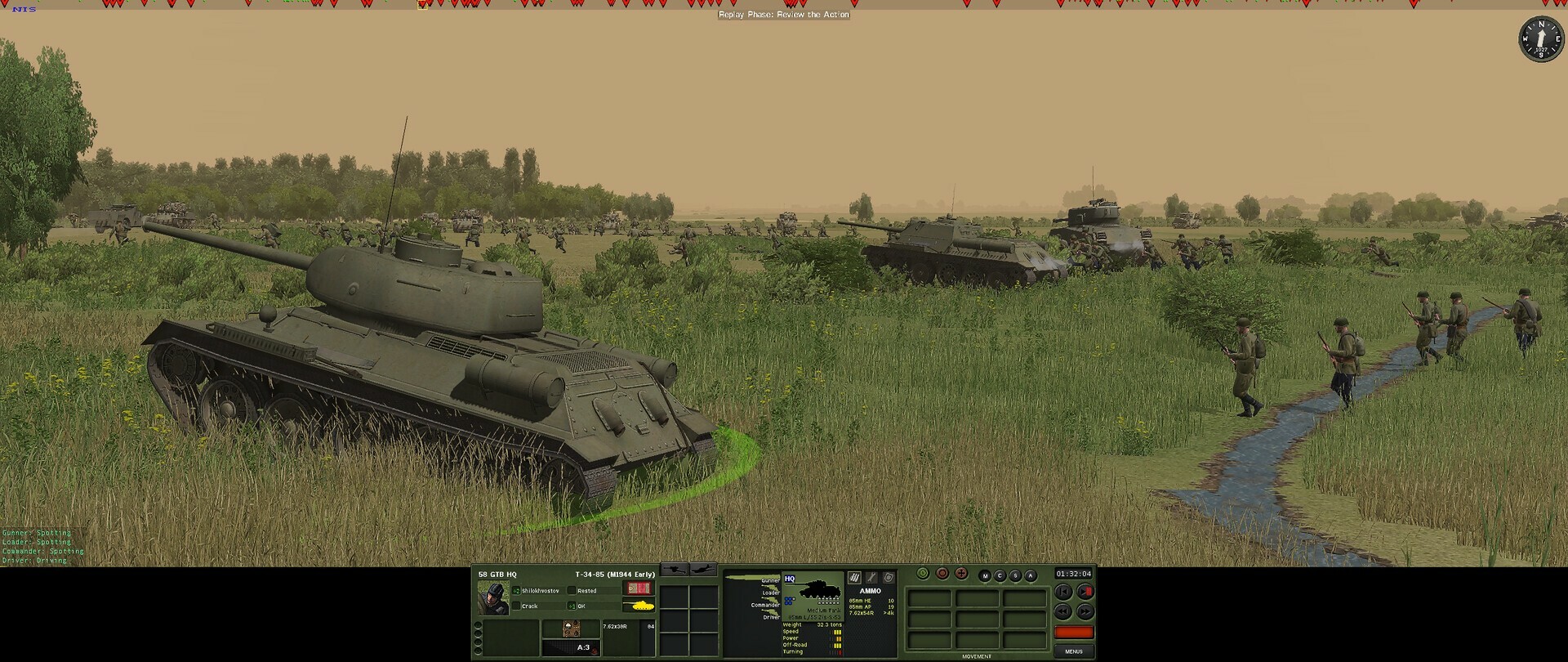This screenshot has height=662, width=1568.
Task: Click the crosshair marker icon
Action: pos(961,573)
